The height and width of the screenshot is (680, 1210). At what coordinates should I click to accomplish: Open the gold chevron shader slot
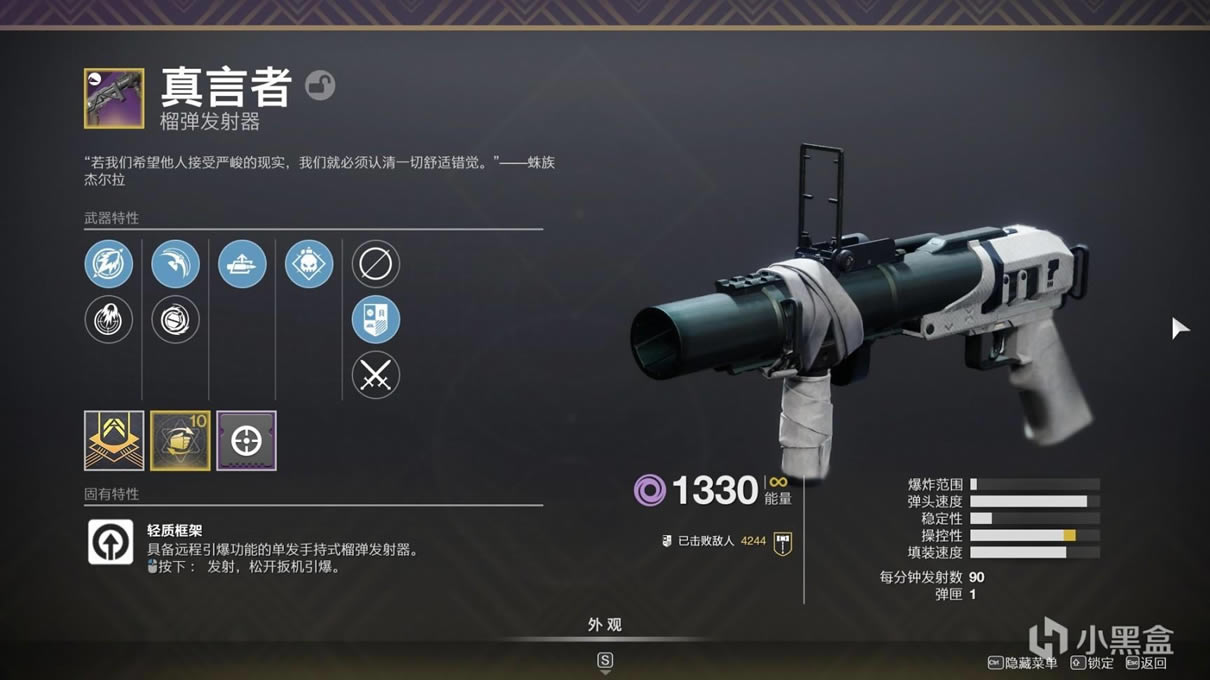(x=114, y=440)
